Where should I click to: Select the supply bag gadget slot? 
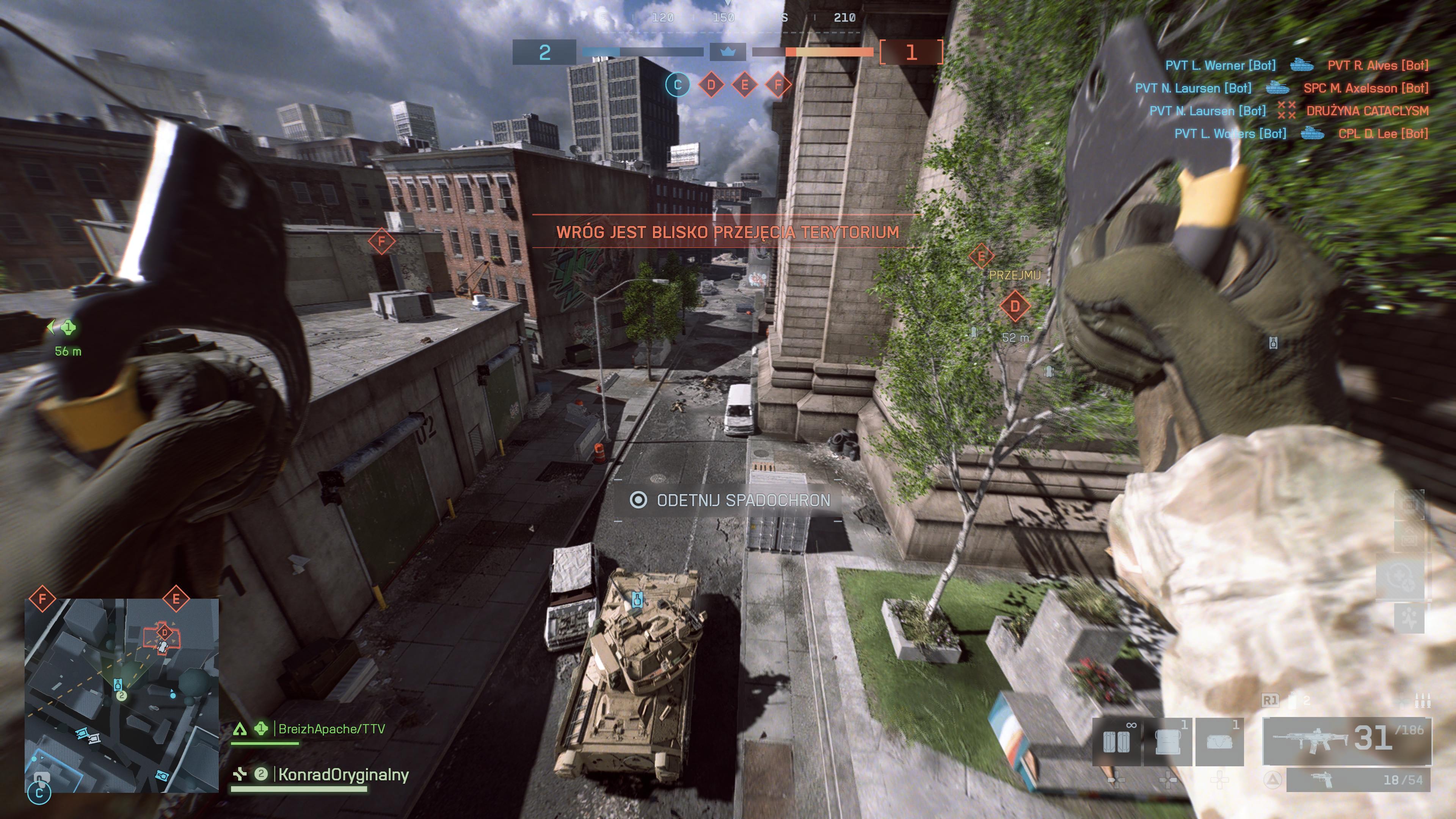1219,742
